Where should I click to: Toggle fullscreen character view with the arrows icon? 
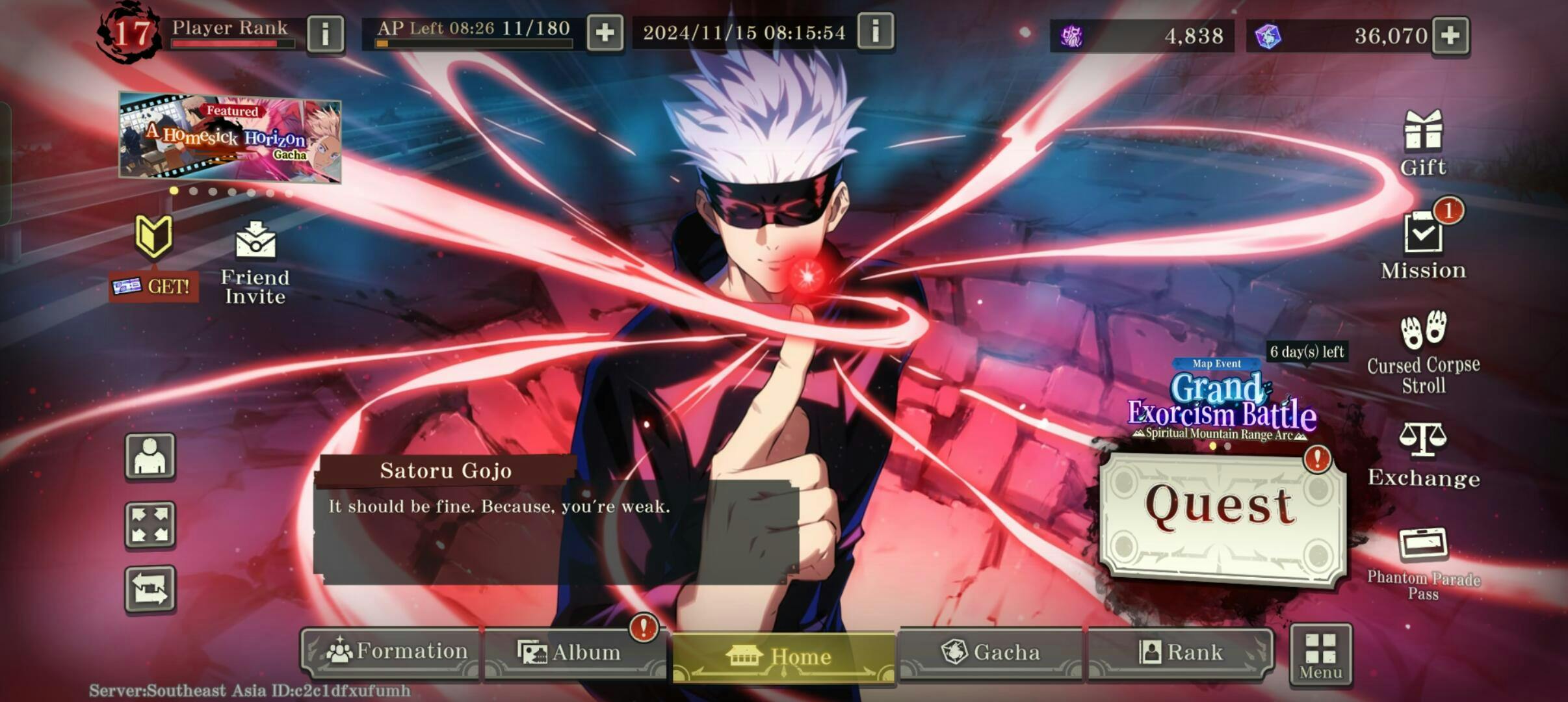[x=150, y=525]
